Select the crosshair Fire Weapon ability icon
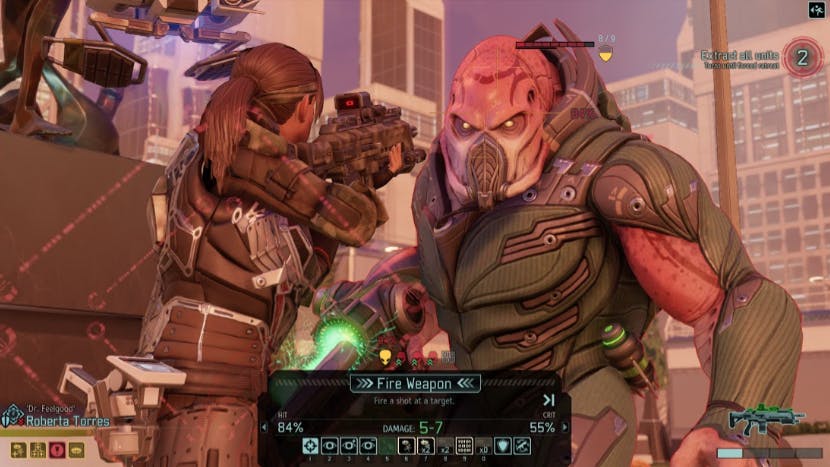Screen dimensions: 830x467 [311, 446]
